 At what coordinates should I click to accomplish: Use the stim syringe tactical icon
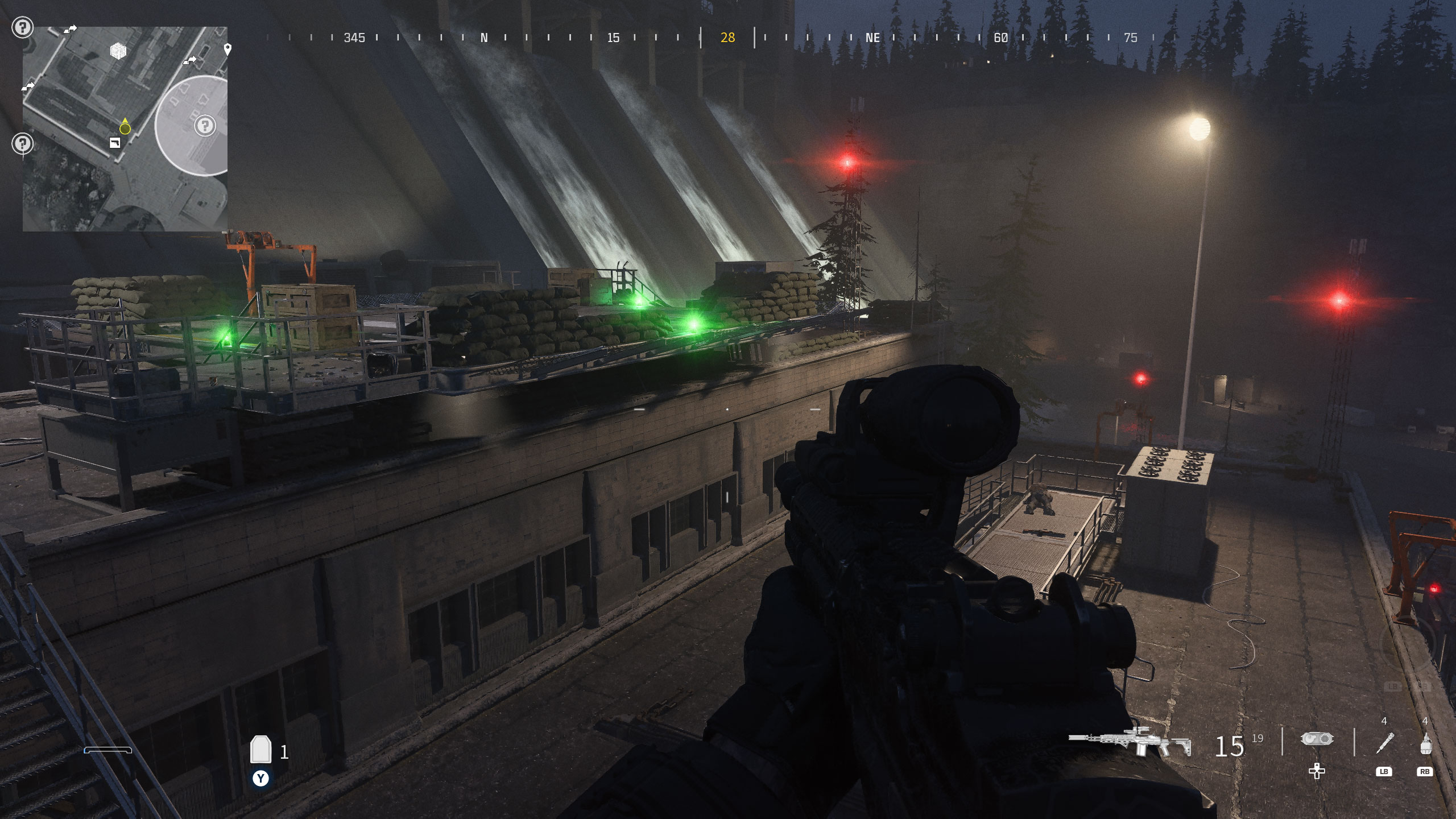1384,743
